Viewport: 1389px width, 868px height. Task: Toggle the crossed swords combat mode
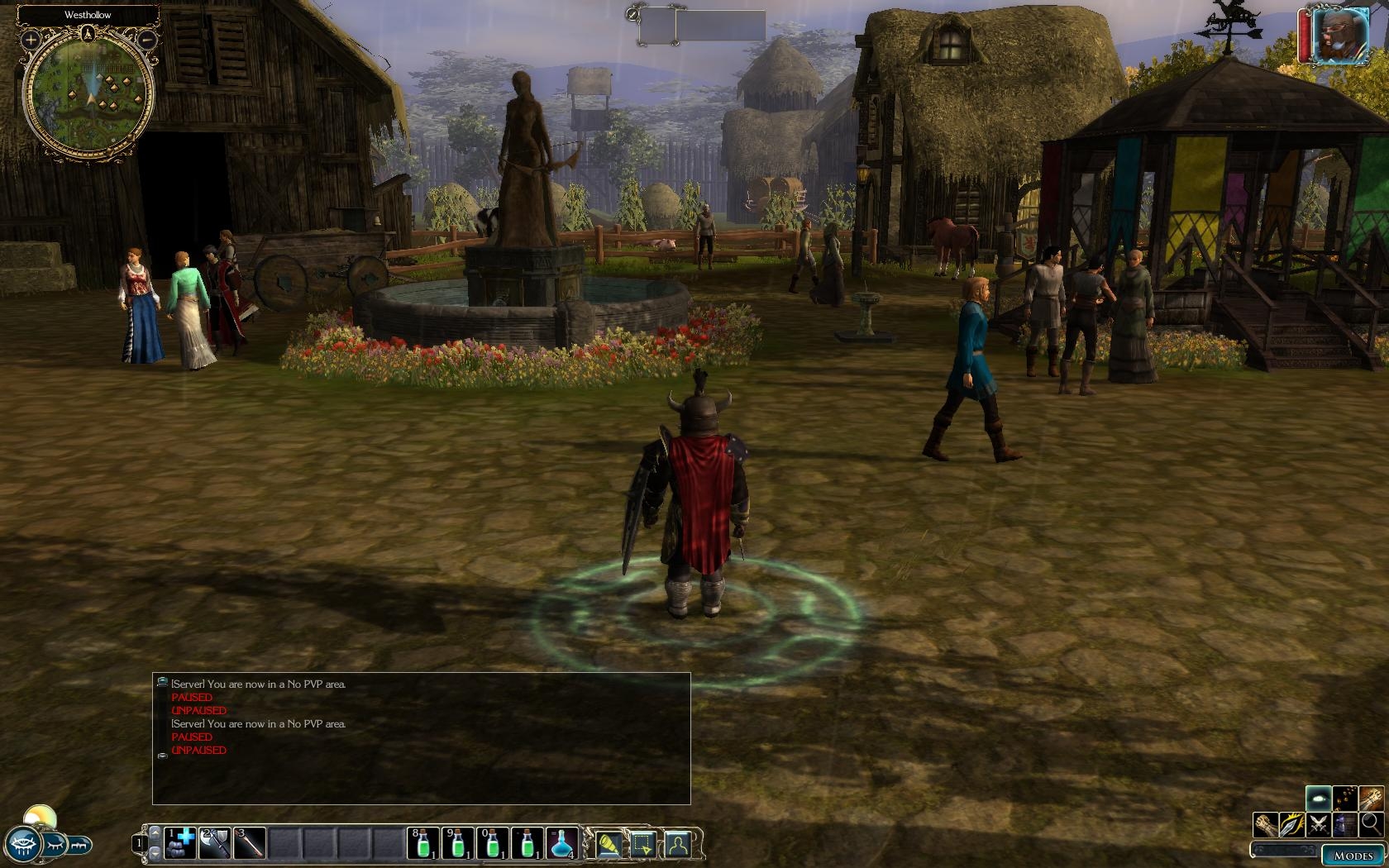pos(1318,823)
